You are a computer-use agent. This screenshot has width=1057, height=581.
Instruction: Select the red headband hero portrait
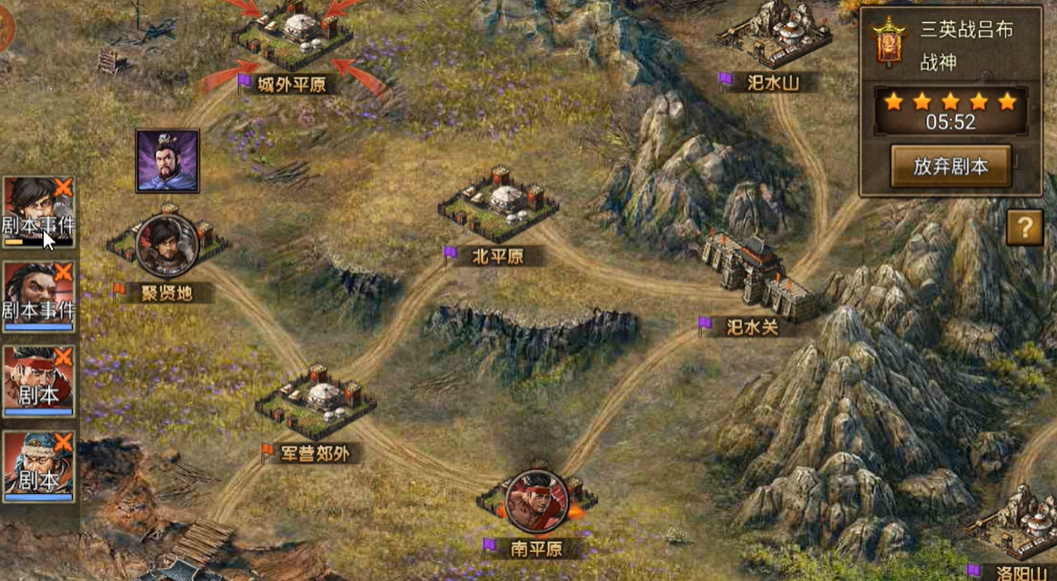[x=38, y=381]
